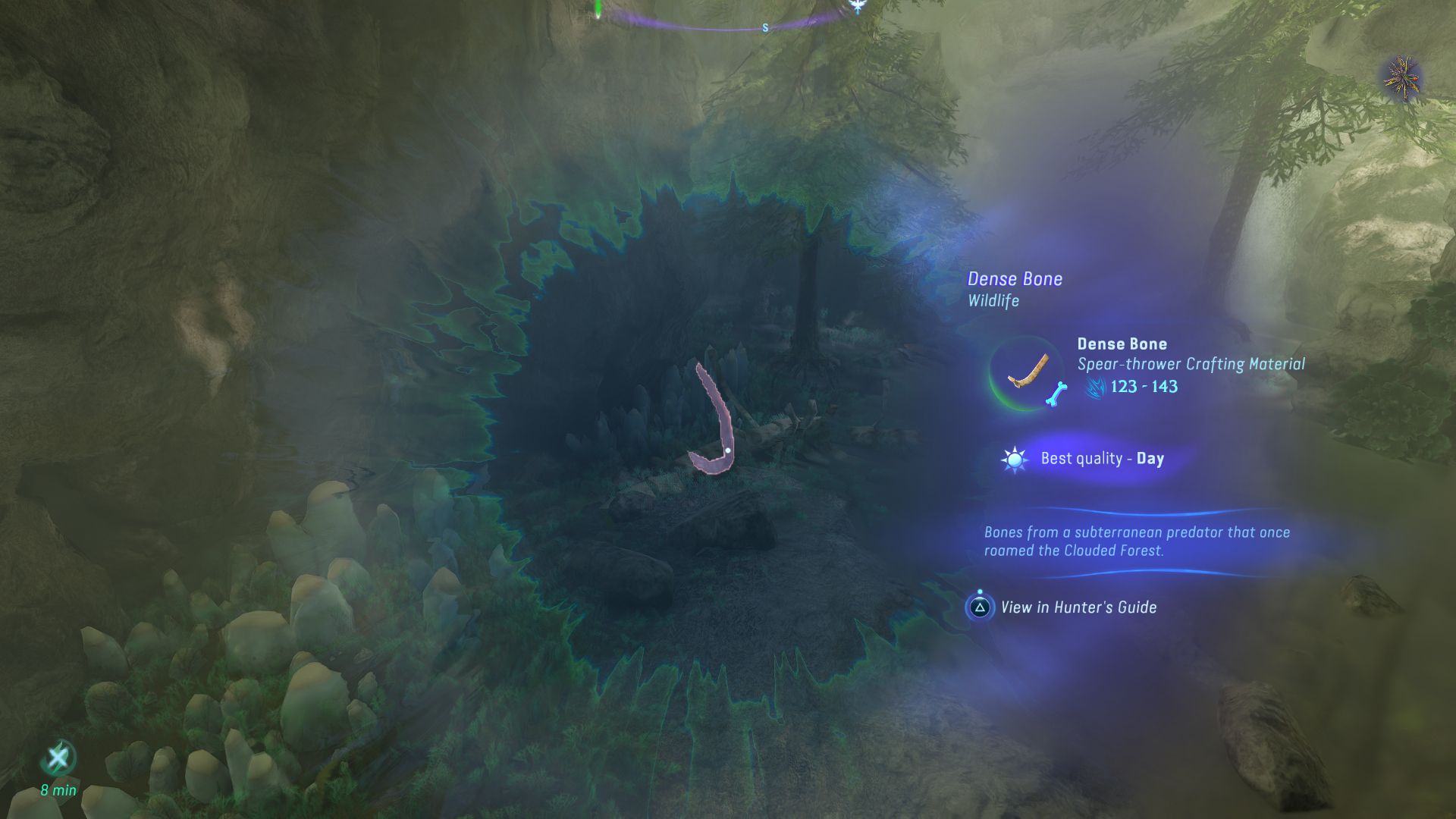Open View in Hunter's Guide
The height and width of the screenshot is (819, 1456).
pos(1079,607)
